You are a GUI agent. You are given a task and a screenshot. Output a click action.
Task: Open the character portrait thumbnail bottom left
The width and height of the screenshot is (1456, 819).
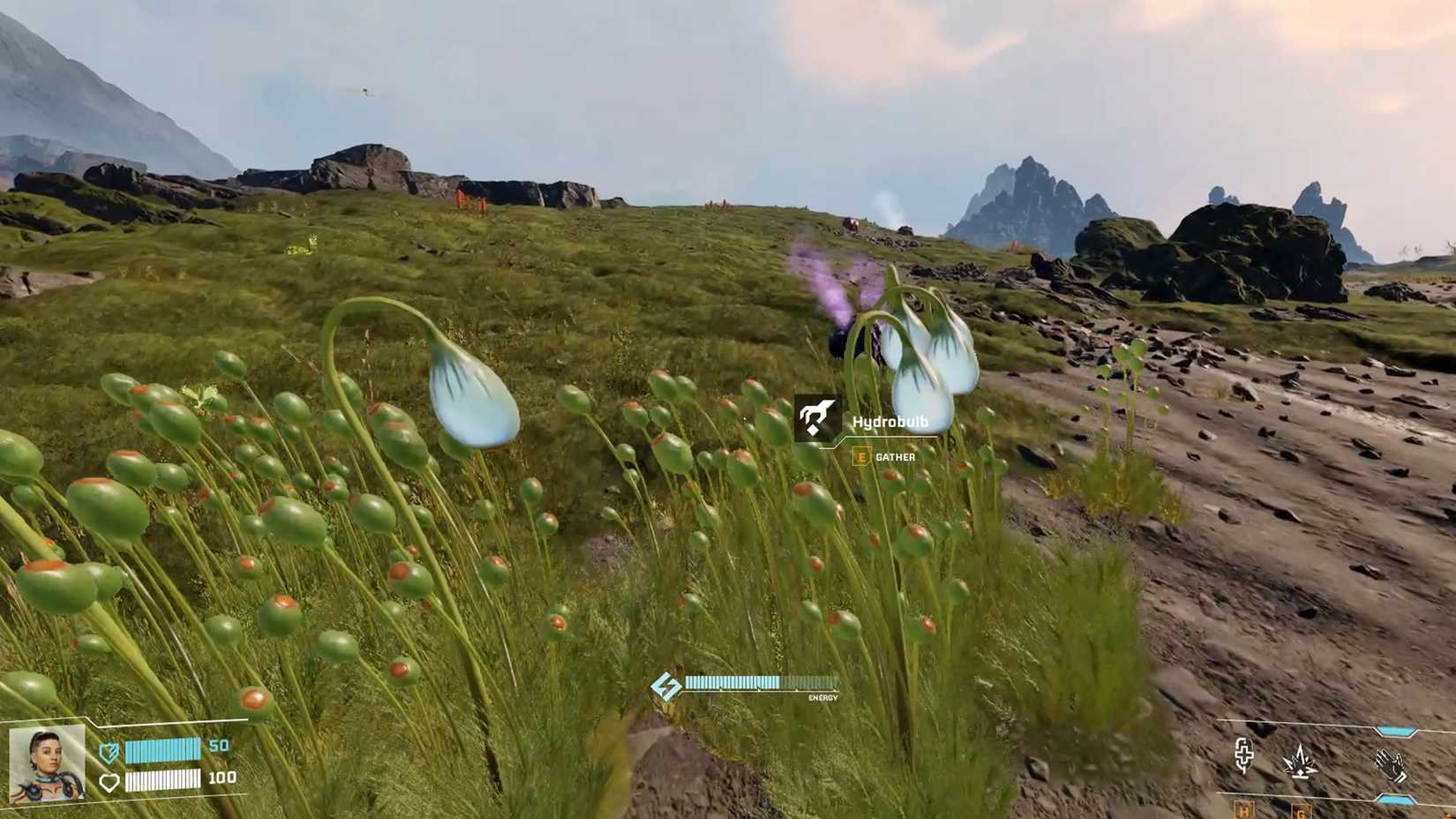(47, 763)
